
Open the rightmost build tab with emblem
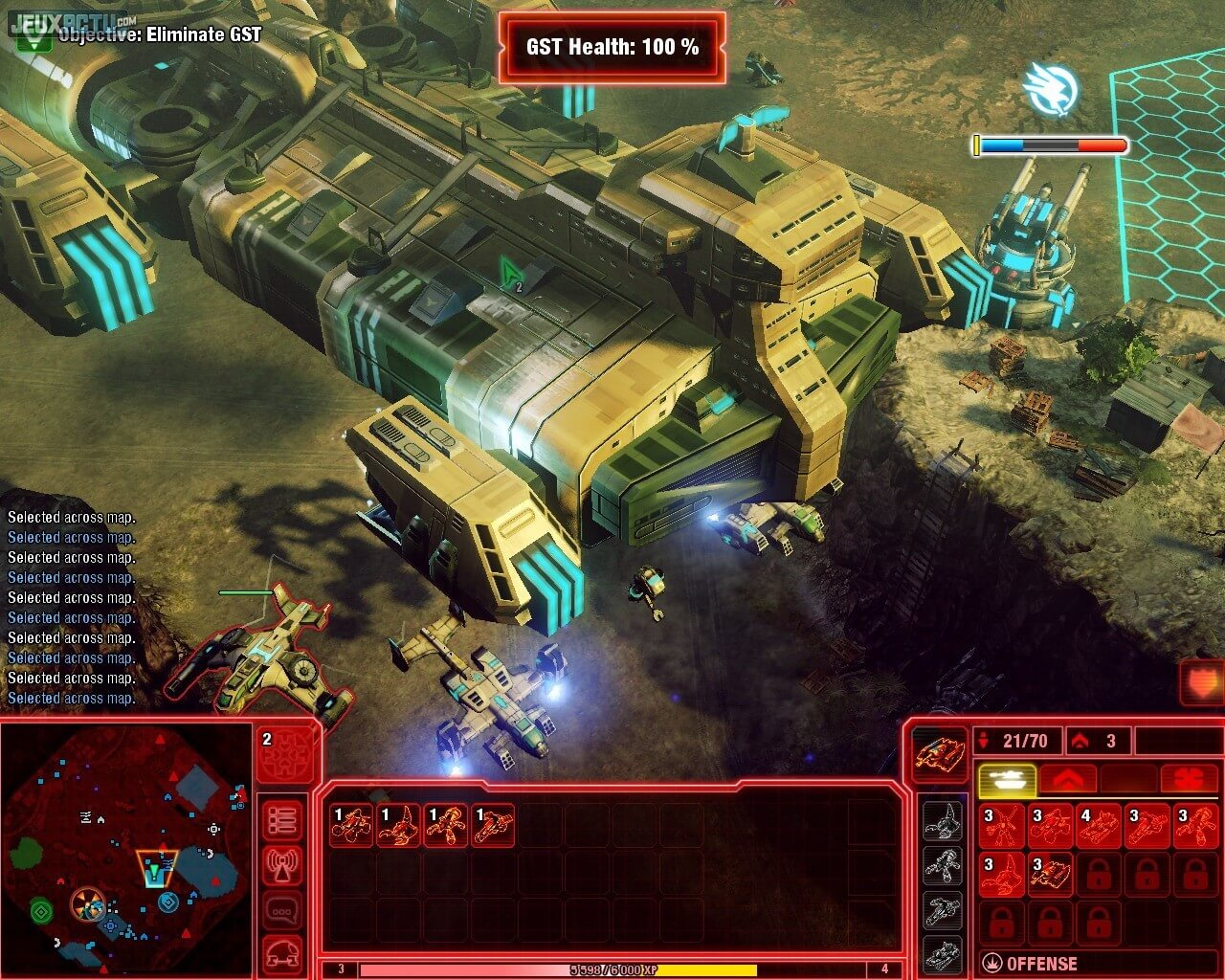pos(1188,779)
